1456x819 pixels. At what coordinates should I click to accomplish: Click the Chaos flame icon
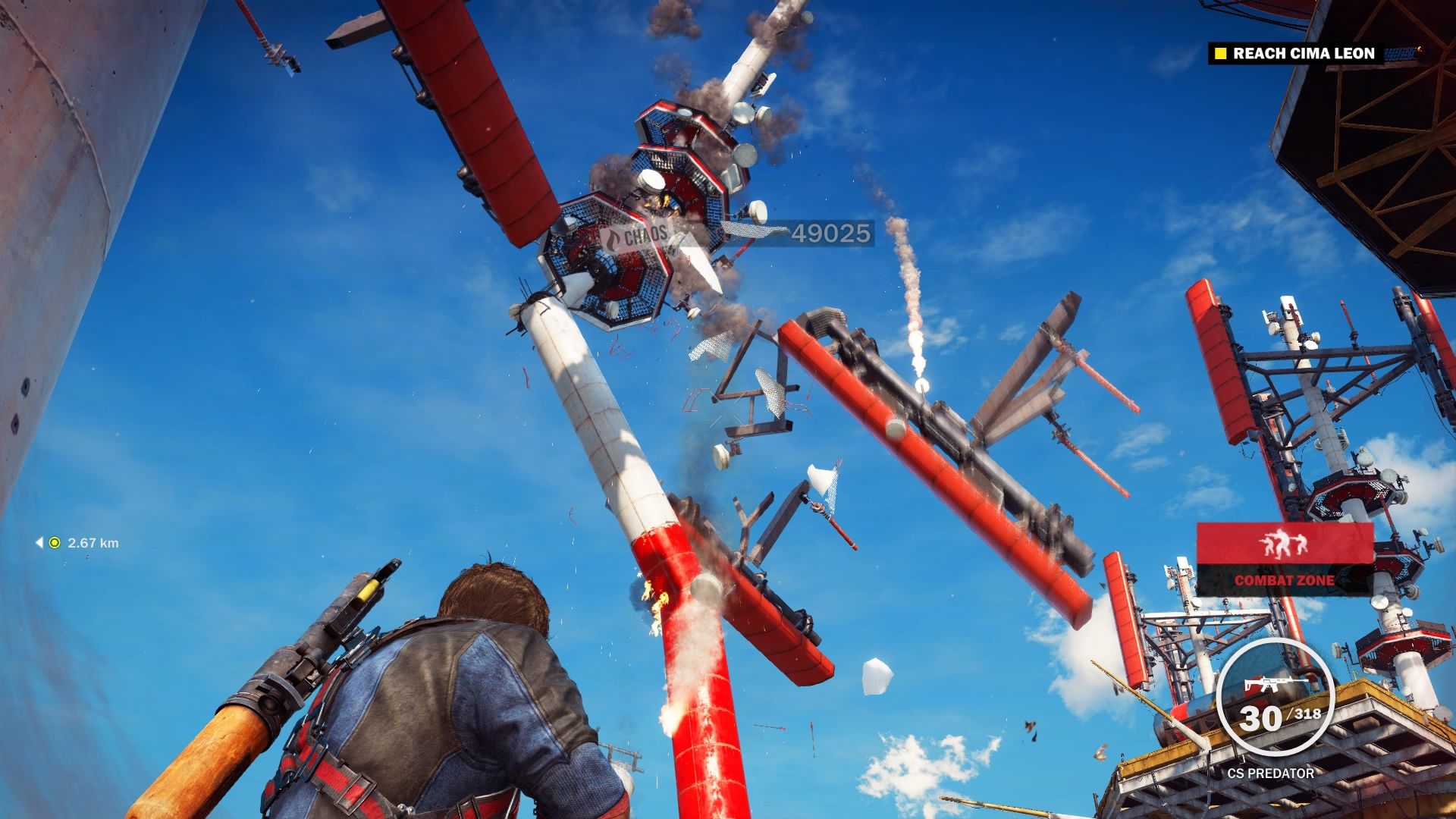(x=611, y=237)
